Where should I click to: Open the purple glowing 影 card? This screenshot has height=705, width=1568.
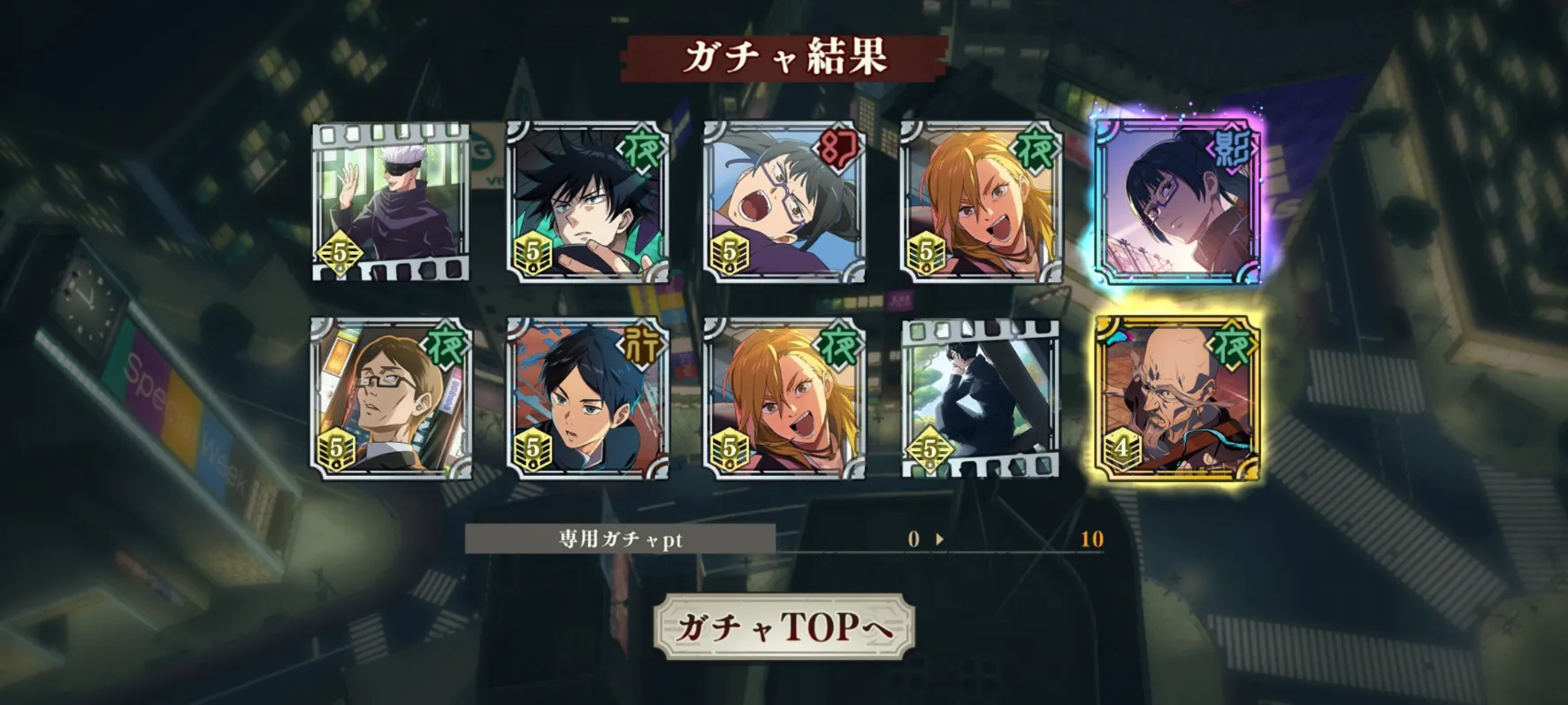[1176, 202]
